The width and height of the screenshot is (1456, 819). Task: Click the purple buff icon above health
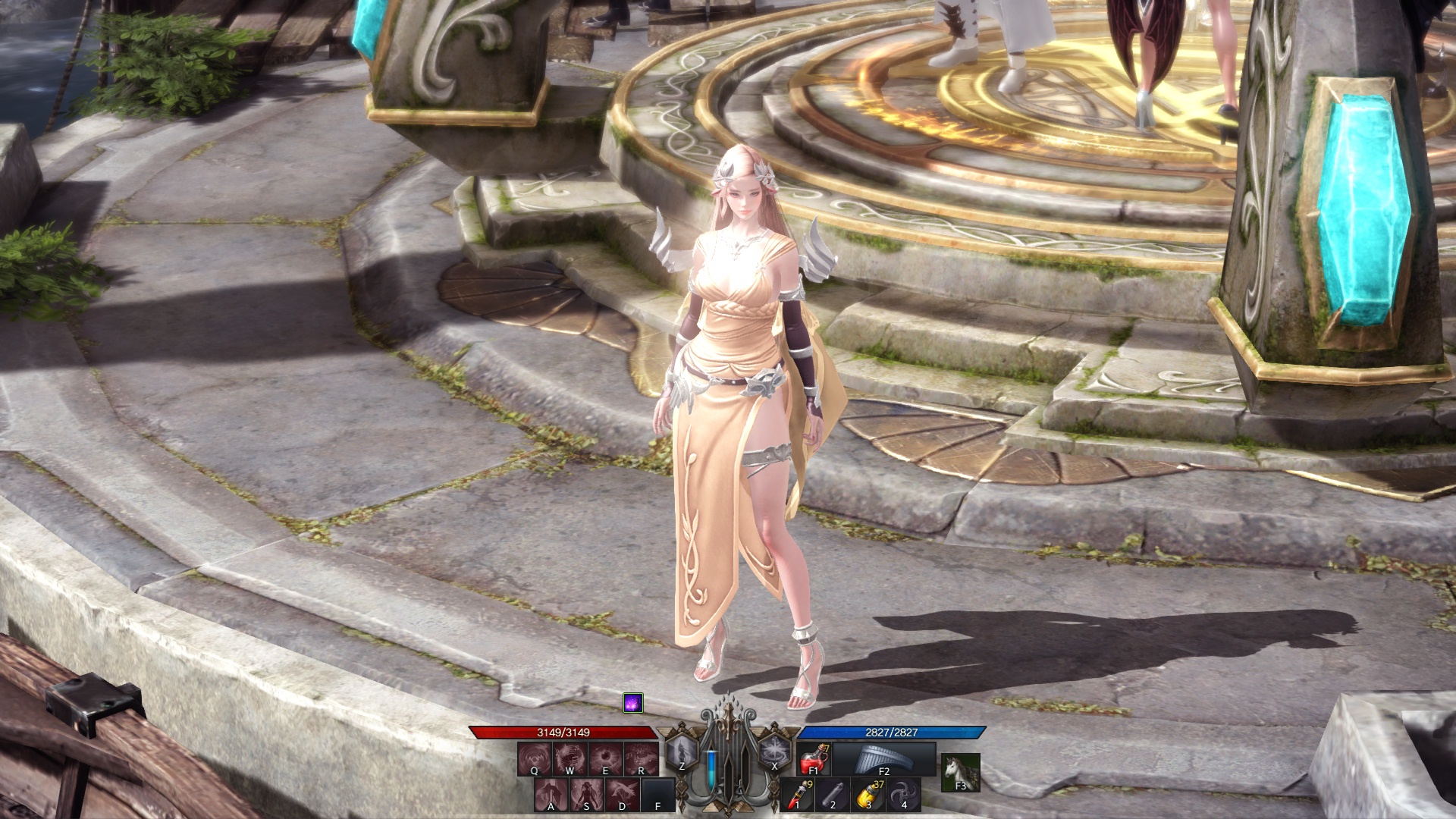click(x=633, y=703)
